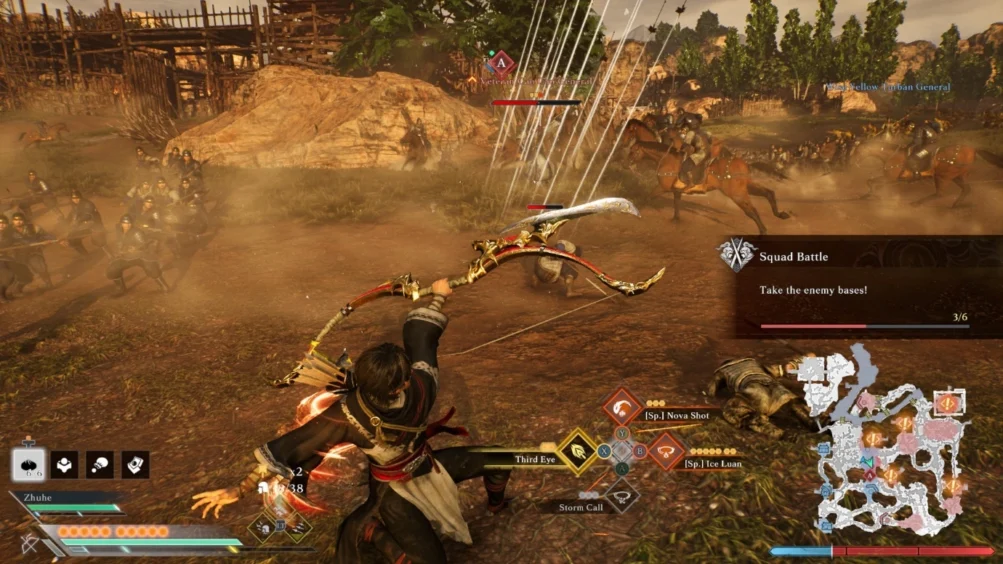Viewport: 1003px width, 564px height.
Task: Activate the Nova Shot battle art
Action: coord(622,407)
